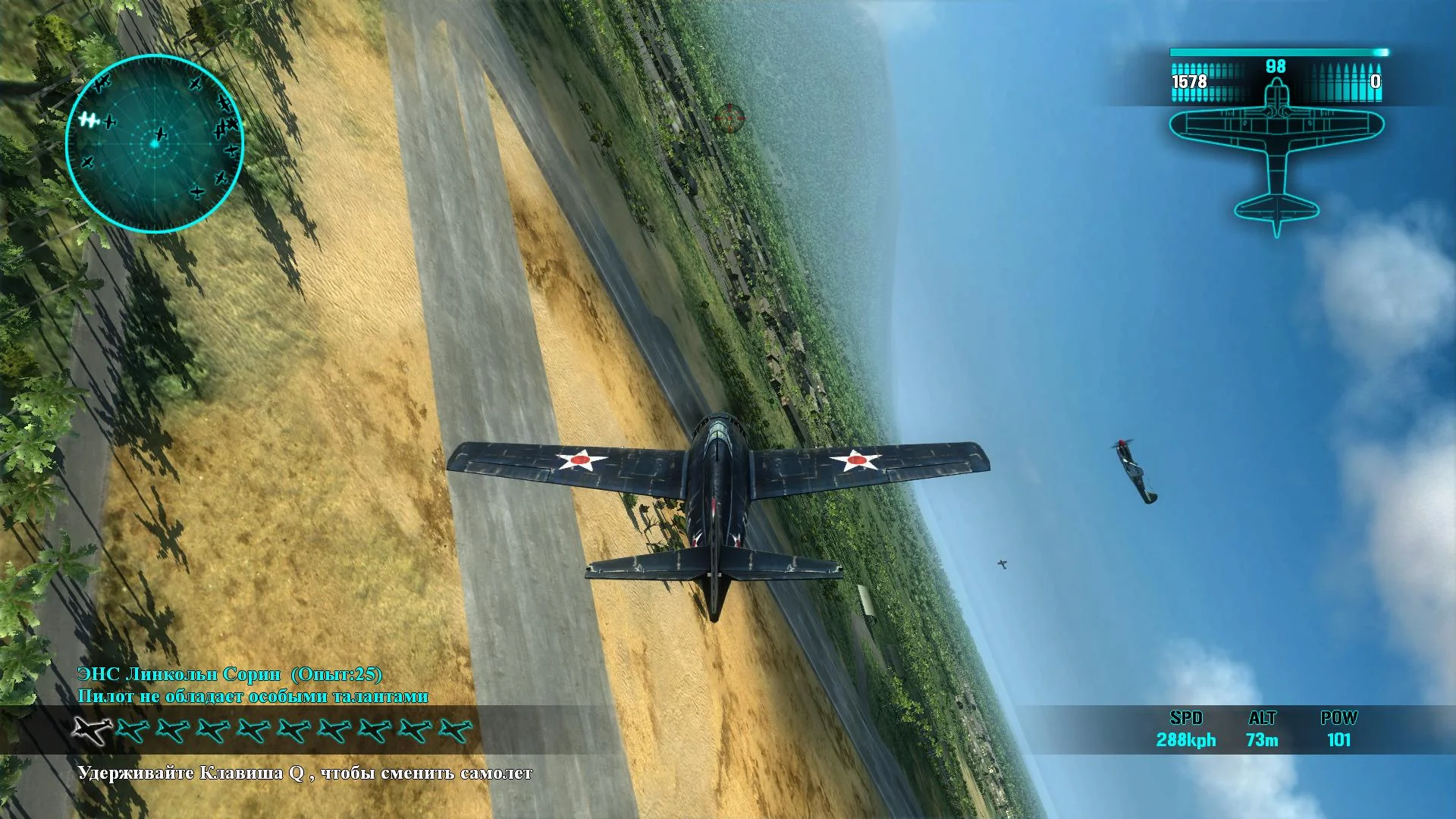Image resolution: width=1456 pixels, height=819 pixels.
Task: Click the friendly plane pair on the radar left
Action: (91, 120)
